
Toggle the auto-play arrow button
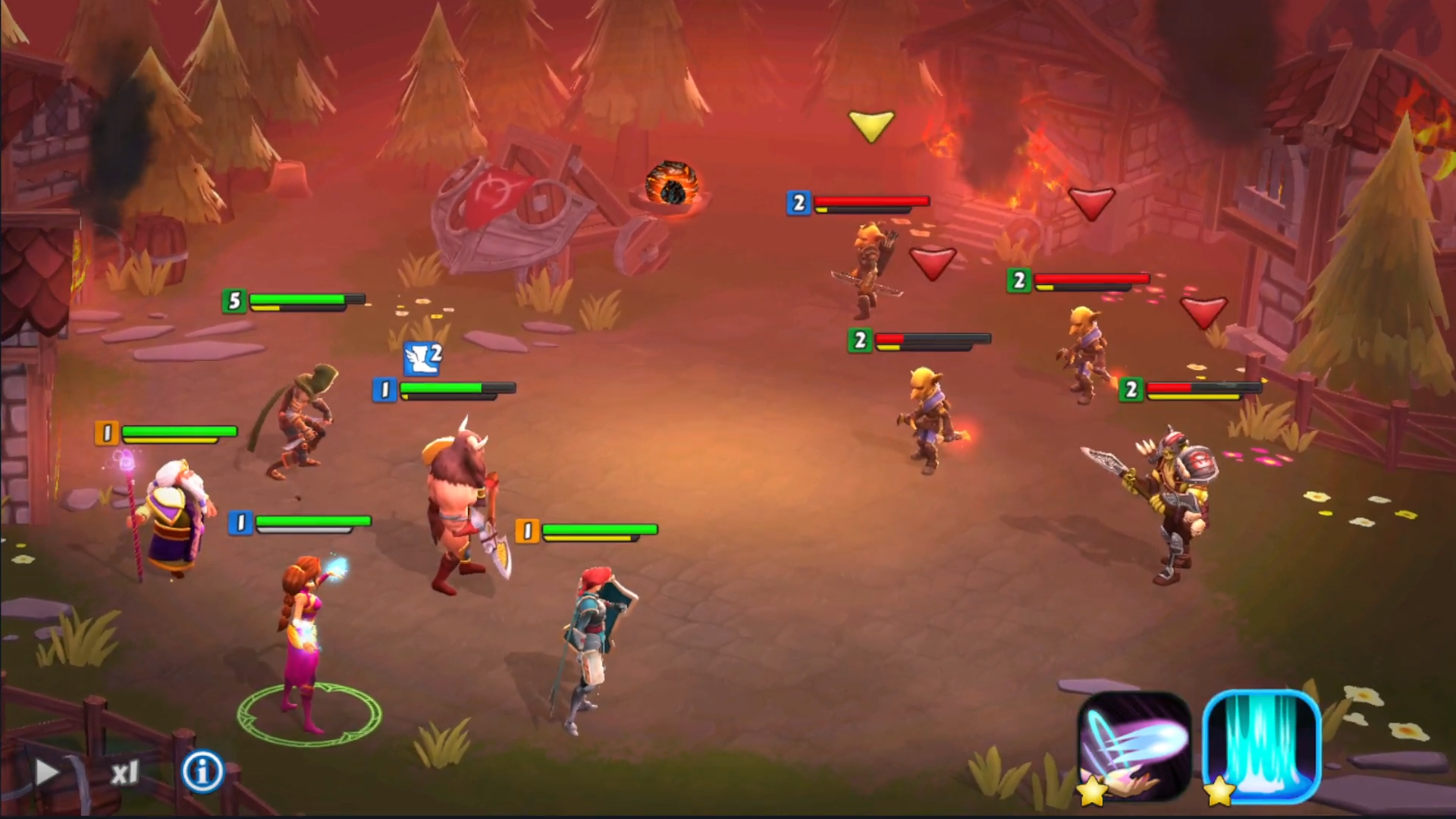pos(47,772)
